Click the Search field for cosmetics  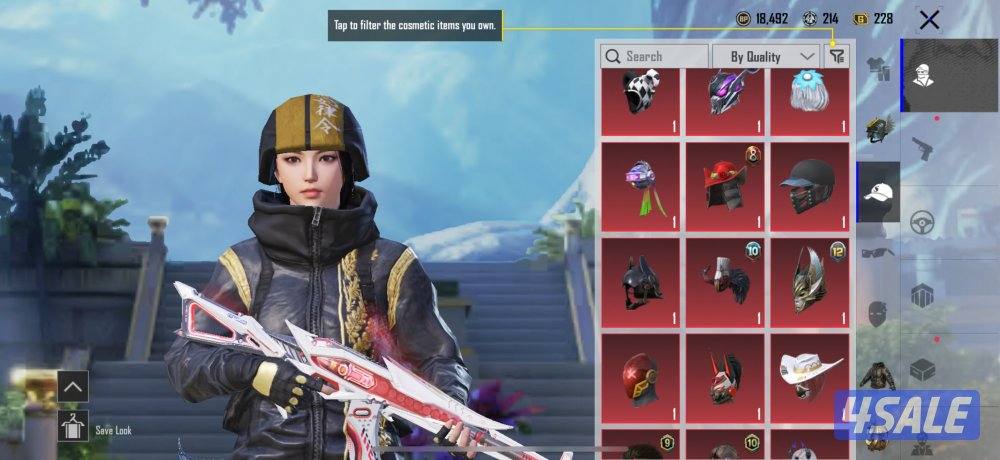coord(655,56)
